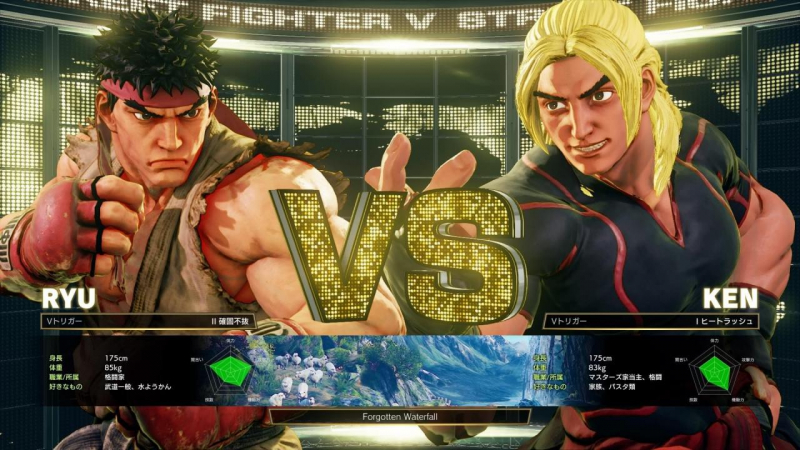Click the Forgotten Waterfall stage preview image

pyautogui.click(x=400, y=370)
